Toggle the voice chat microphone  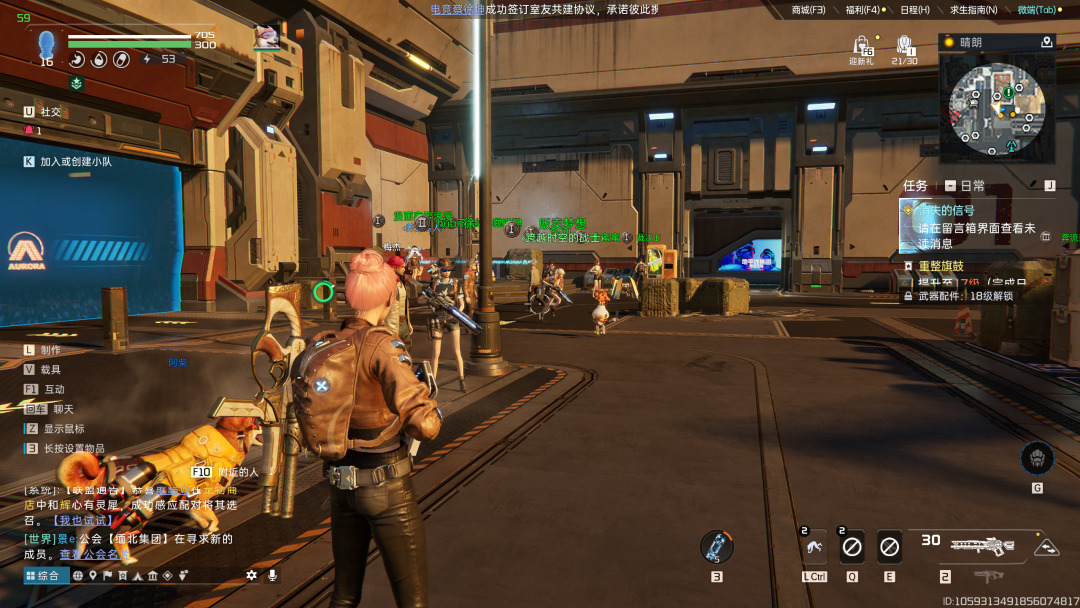[271, 575]
